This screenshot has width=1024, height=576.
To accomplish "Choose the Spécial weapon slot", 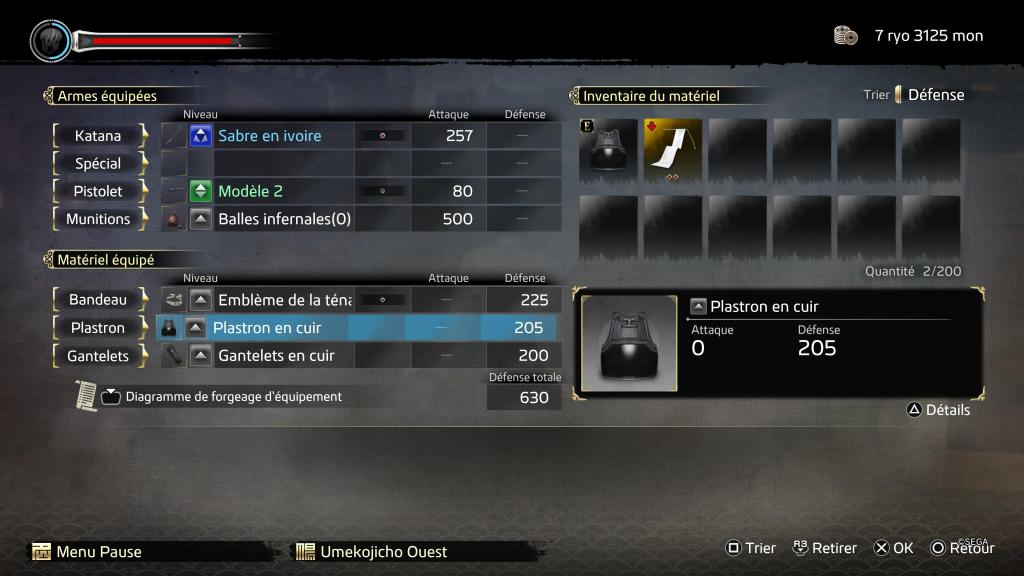I will [x=98, y=163].
